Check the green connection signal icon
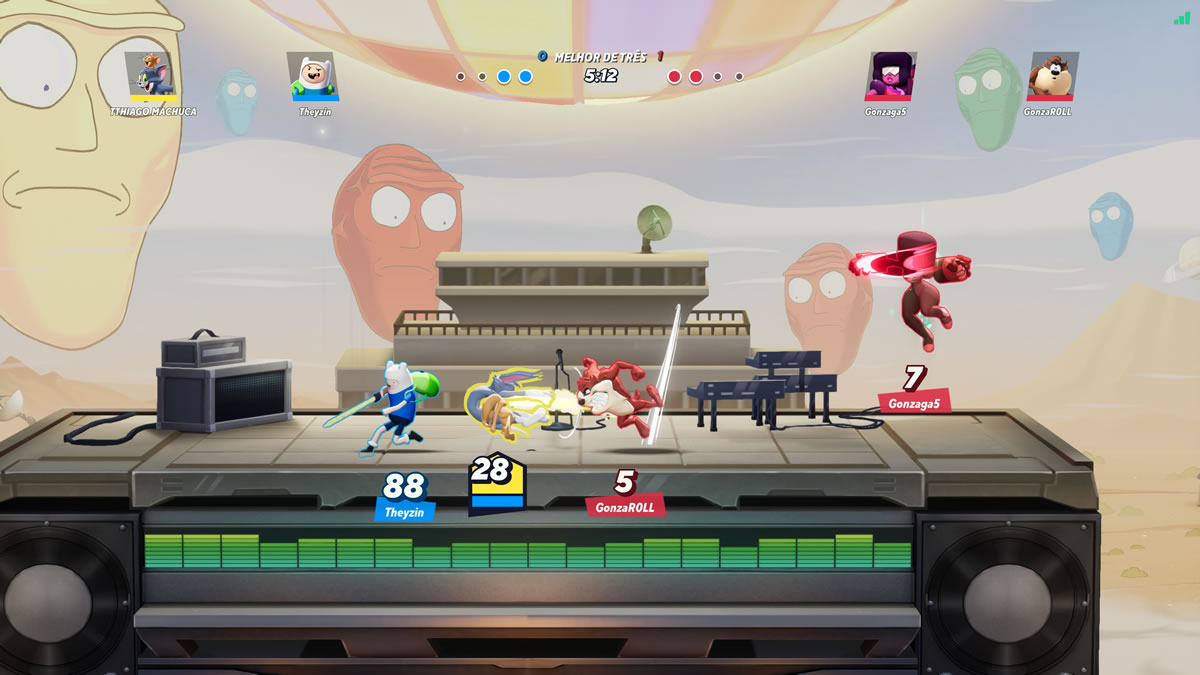Screen dimensions: 1200x675 [1182, 18]
